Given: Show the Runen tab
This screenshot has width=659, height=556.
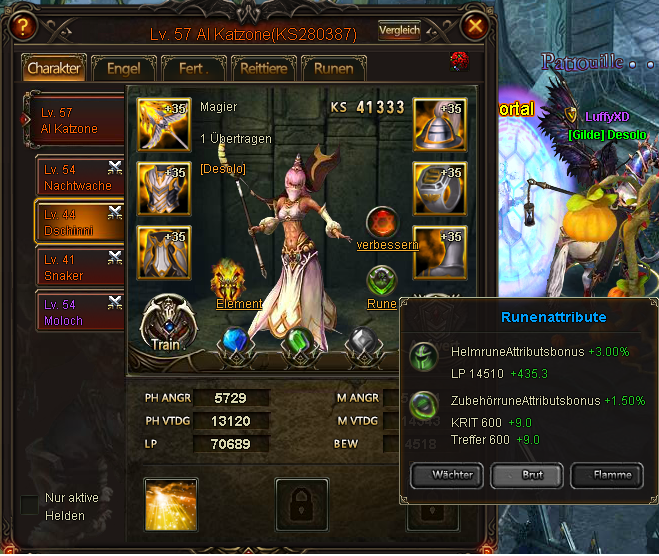Looking at the screenshot, I should point(333,69).
